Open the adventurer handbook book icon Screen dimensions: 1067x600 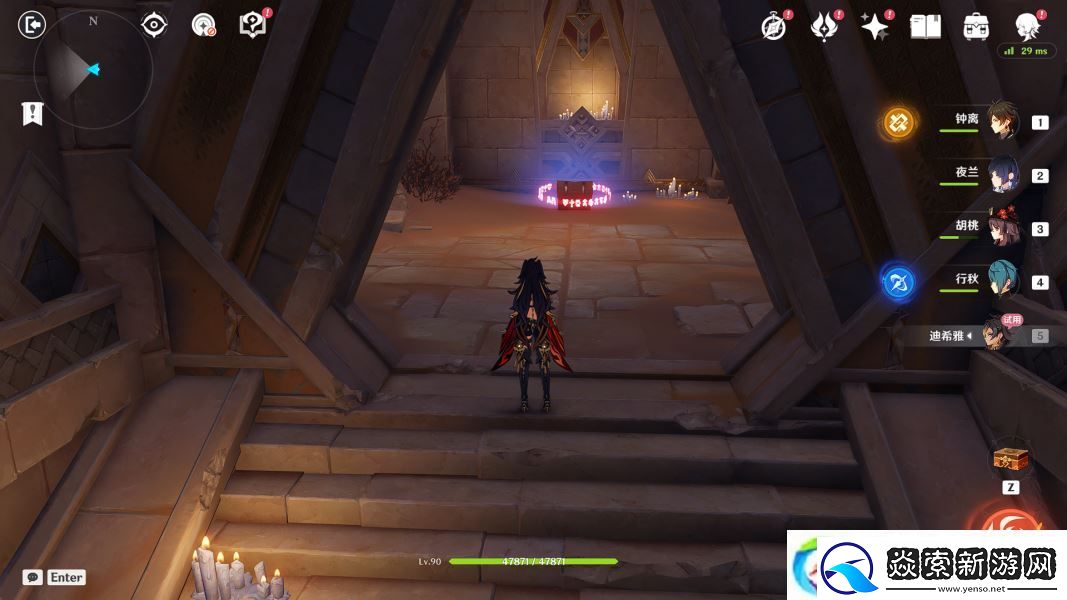[x=925, y=27]
